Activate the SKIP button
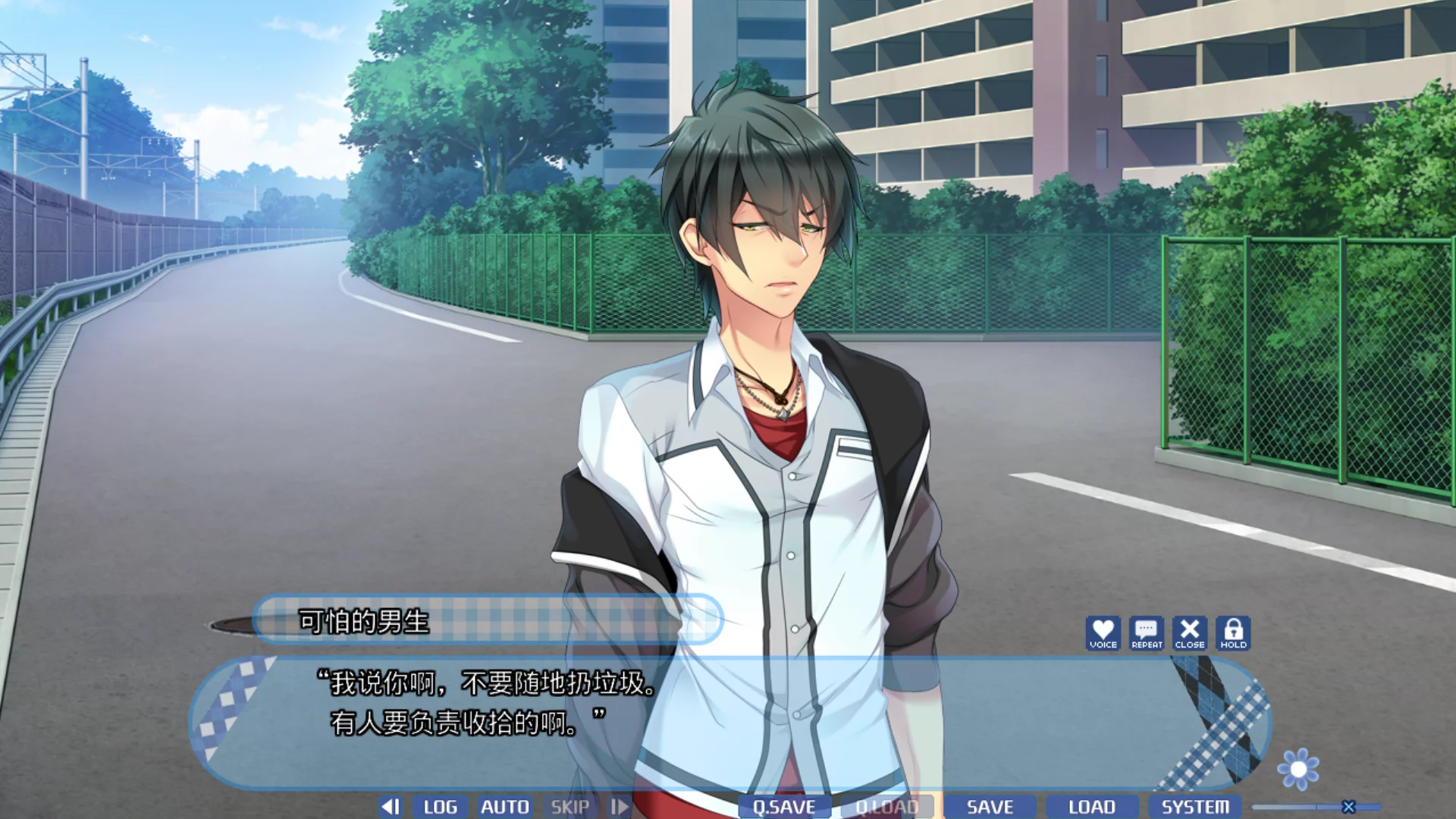This screenshot has height=819, width=1456. click(570, 807)
